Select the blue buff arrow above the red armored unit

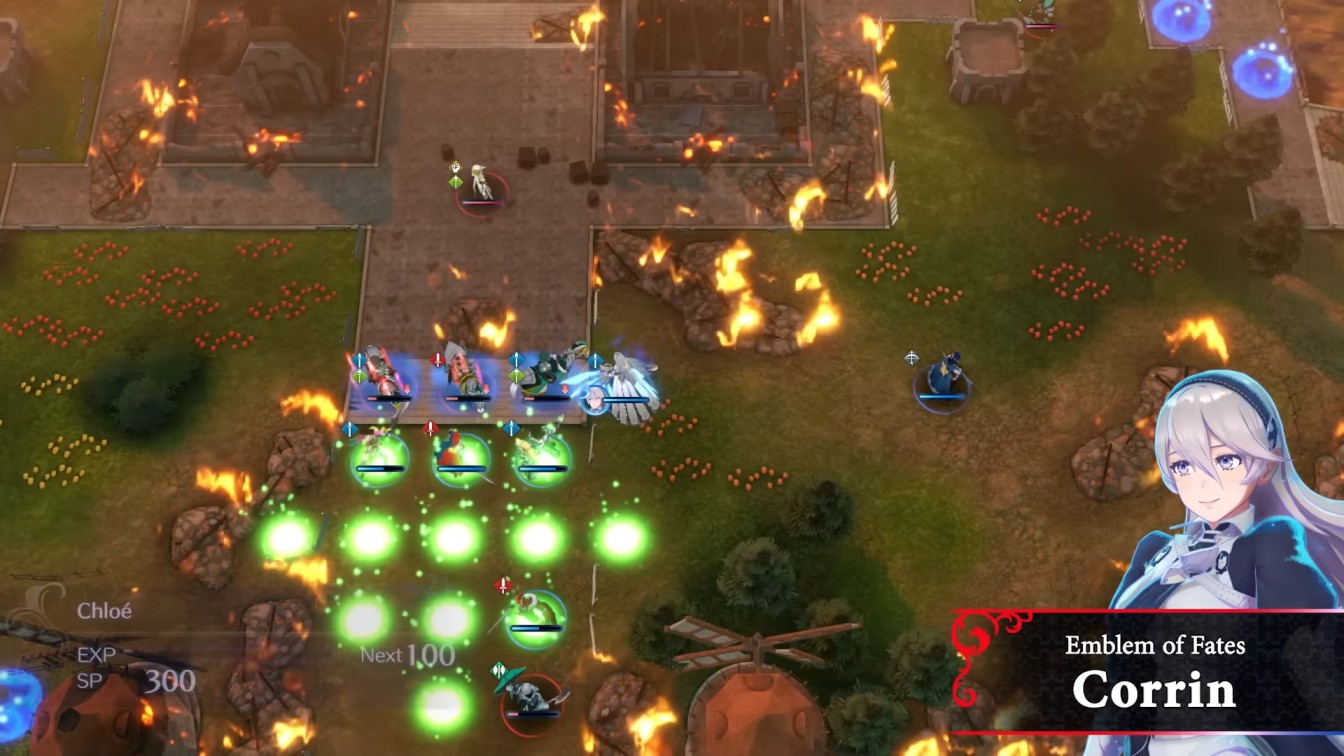pyautogui.click(x=359, y=359)
